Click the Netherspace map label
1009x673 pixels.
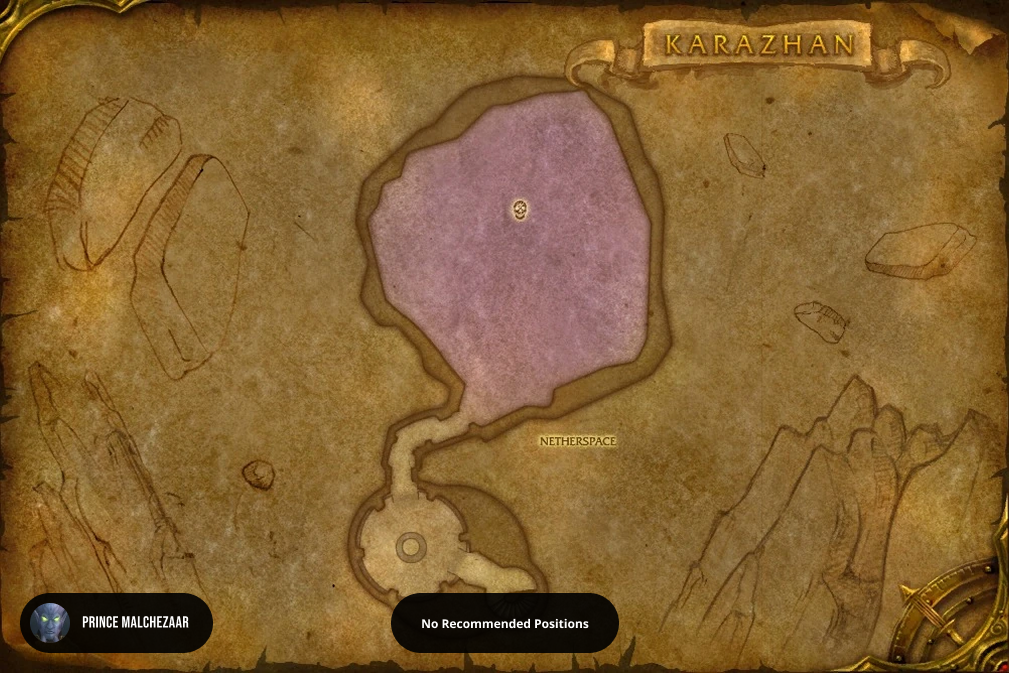[577, 440]
